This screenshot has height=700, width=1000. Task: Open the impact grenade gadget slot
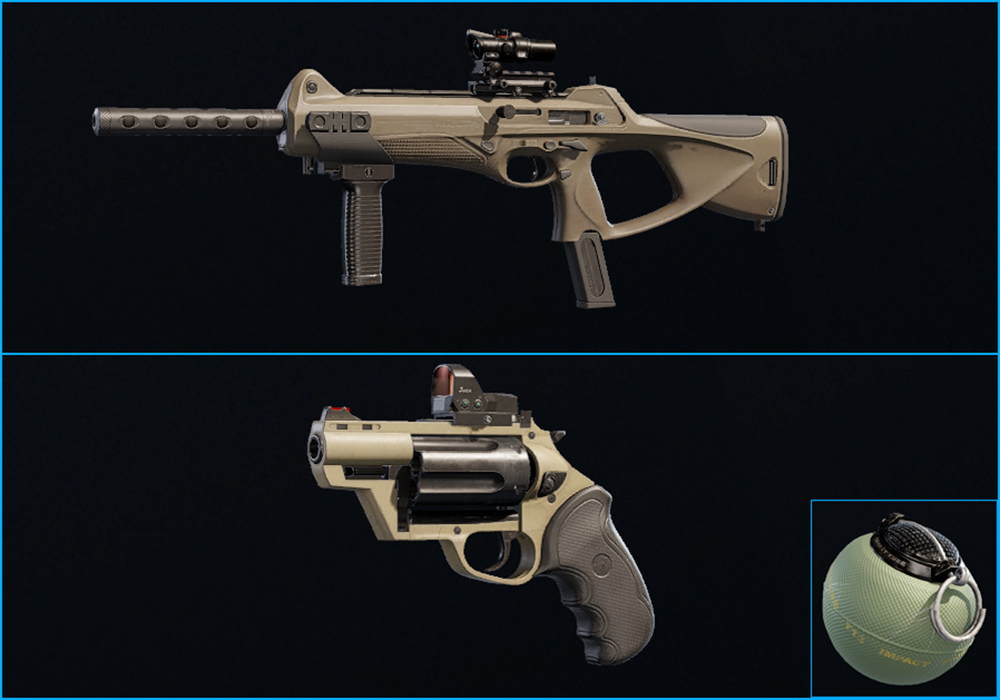tap(903, 598)
